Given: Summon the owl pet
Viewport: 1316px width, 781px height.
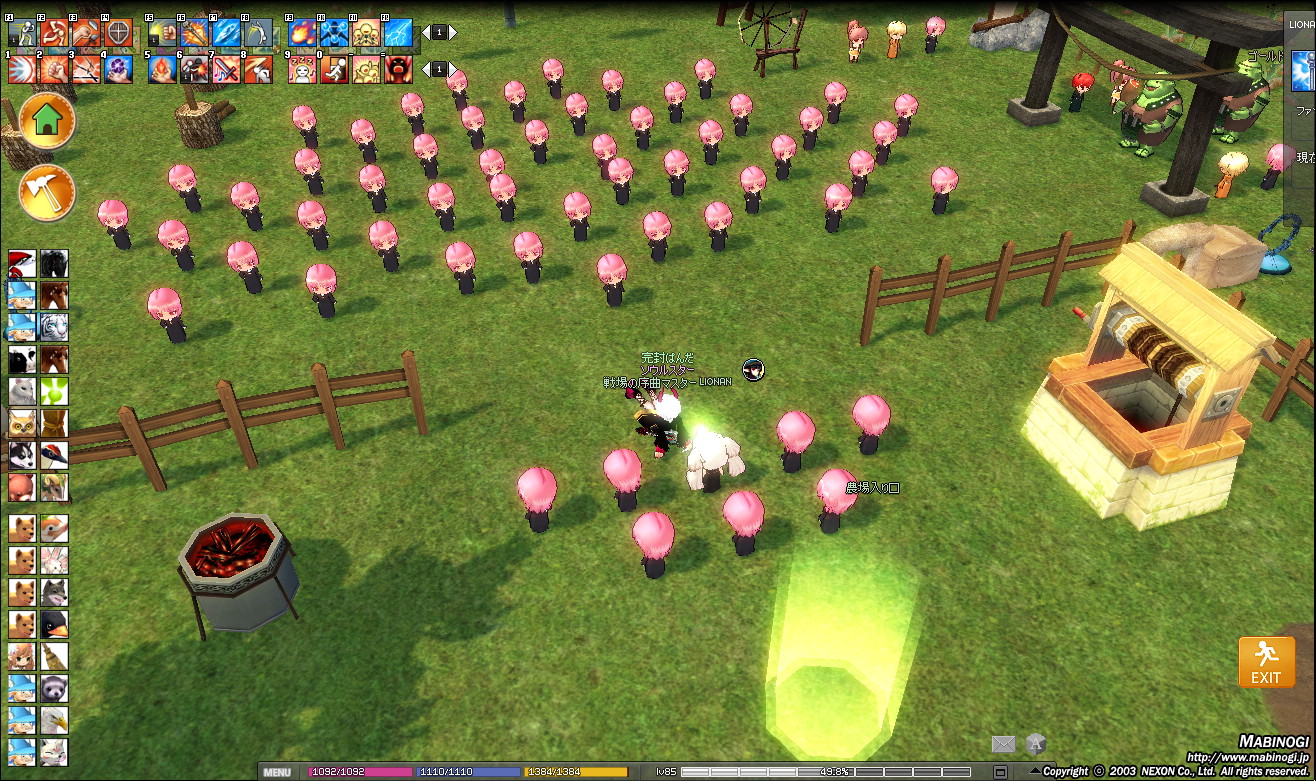Looking at the screenshot, I should [x=22, y=423].
